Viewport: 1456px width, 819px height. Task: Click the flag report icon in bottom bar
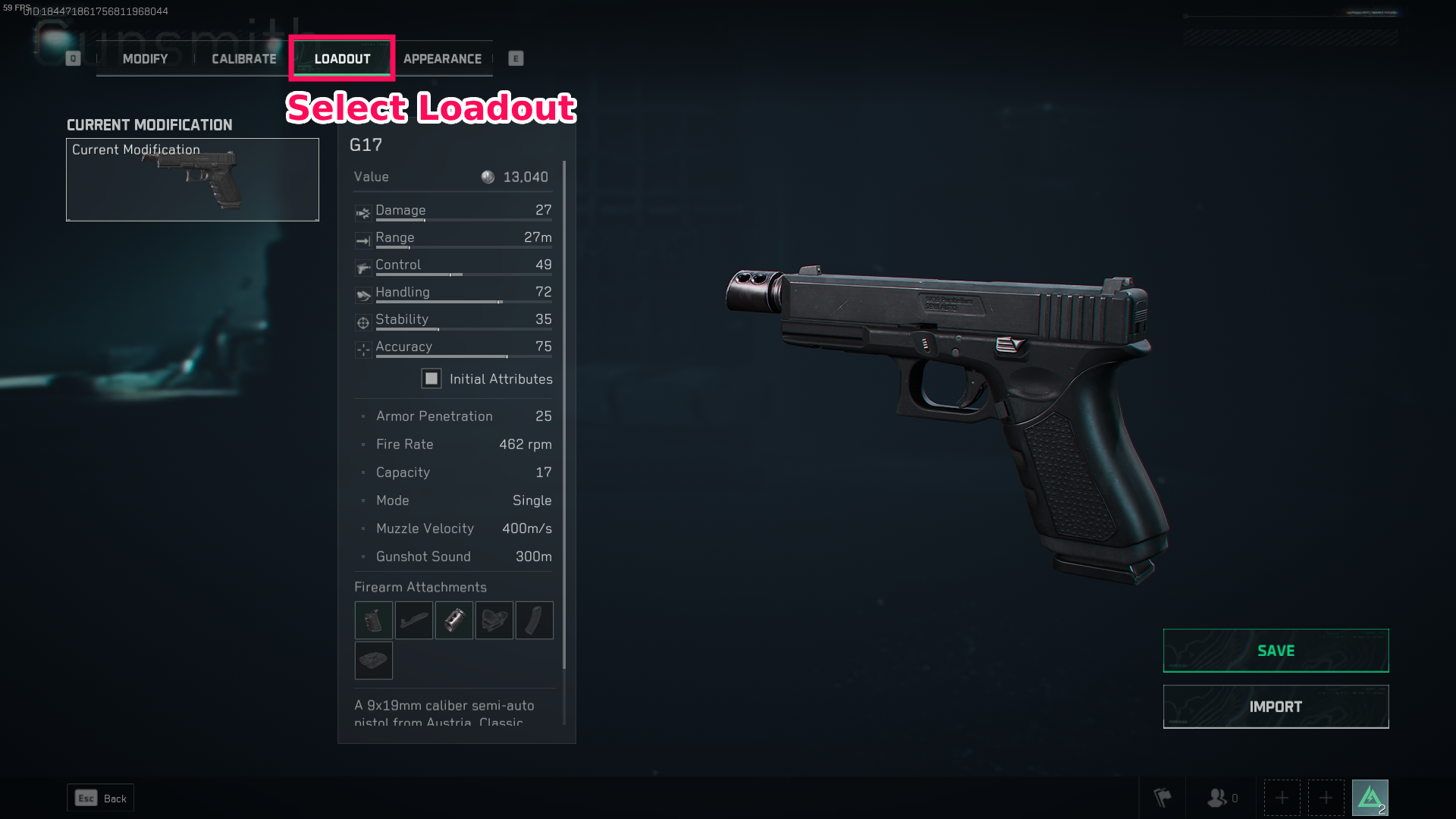coord(1163,797)
